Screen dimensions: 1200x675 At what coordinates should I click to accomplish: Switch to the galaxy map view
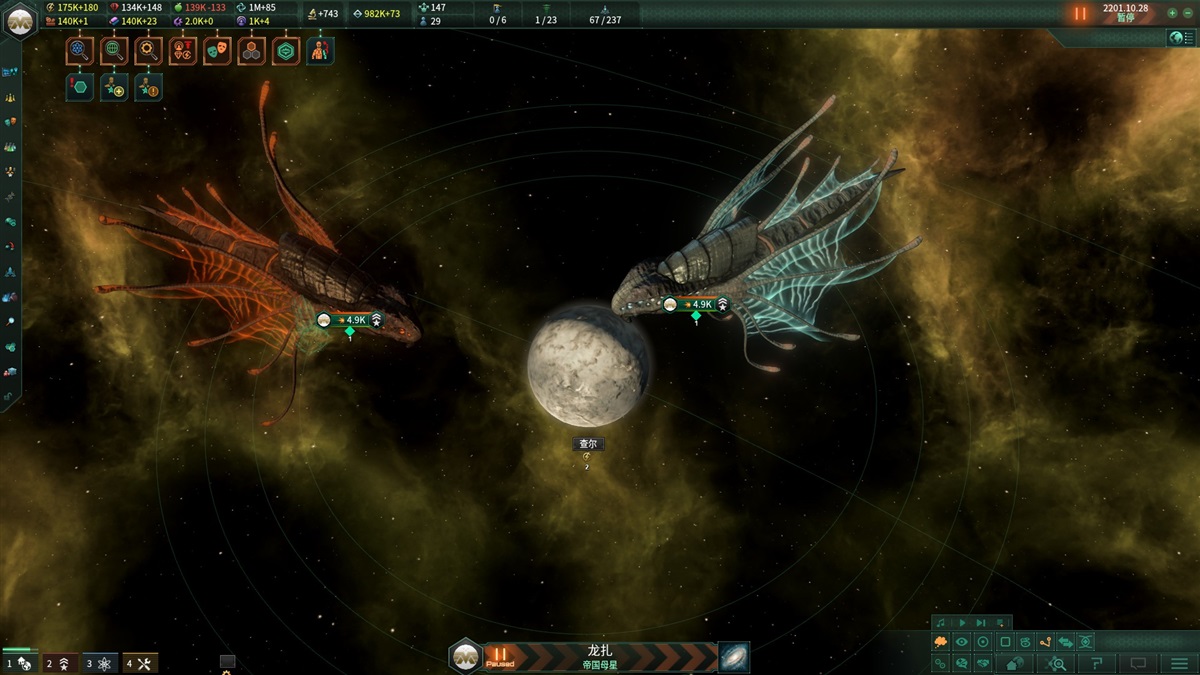click(734, 657)
